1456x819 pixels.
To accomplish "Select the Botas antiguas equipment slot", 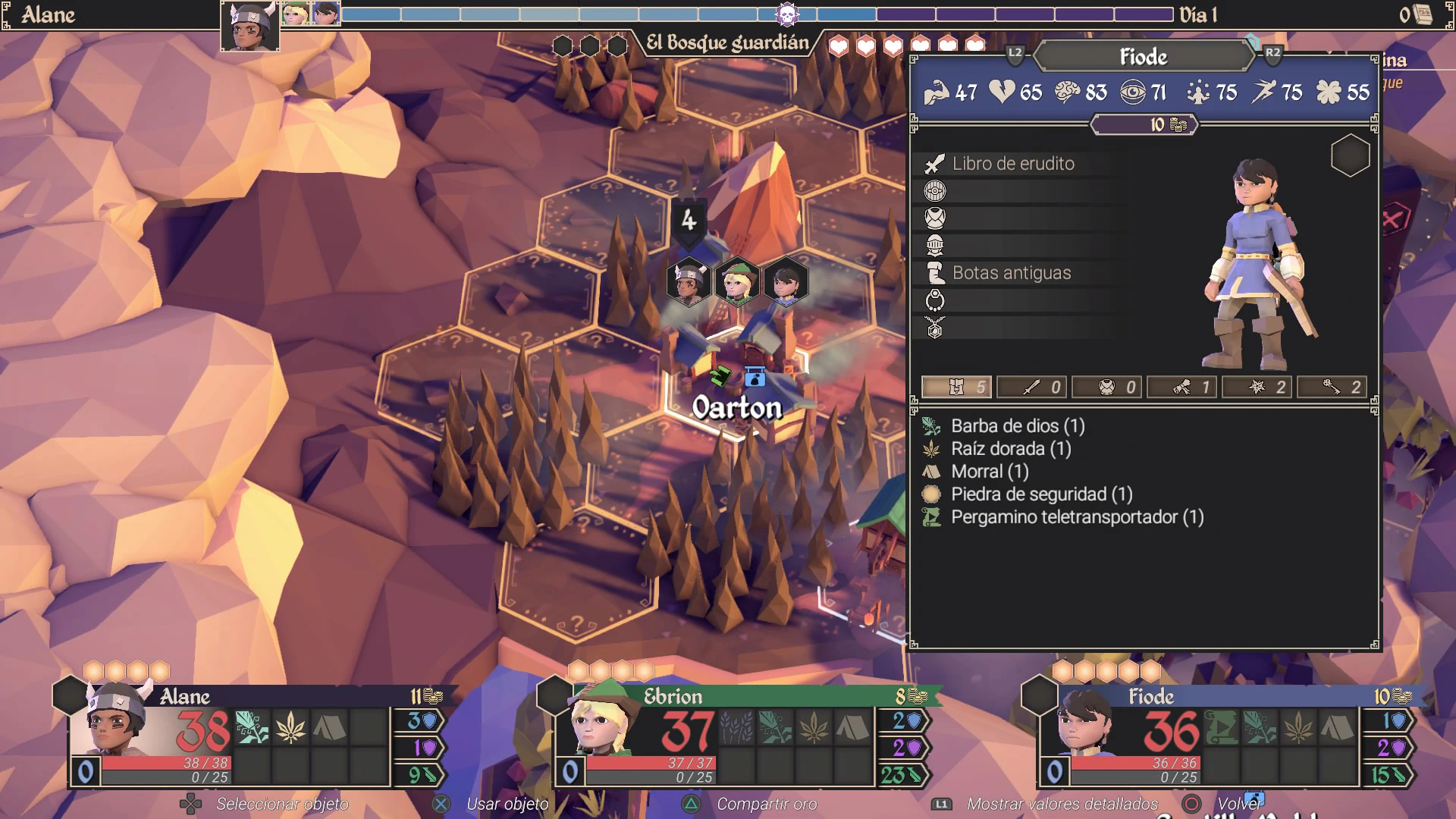I will coord(1011,273).
